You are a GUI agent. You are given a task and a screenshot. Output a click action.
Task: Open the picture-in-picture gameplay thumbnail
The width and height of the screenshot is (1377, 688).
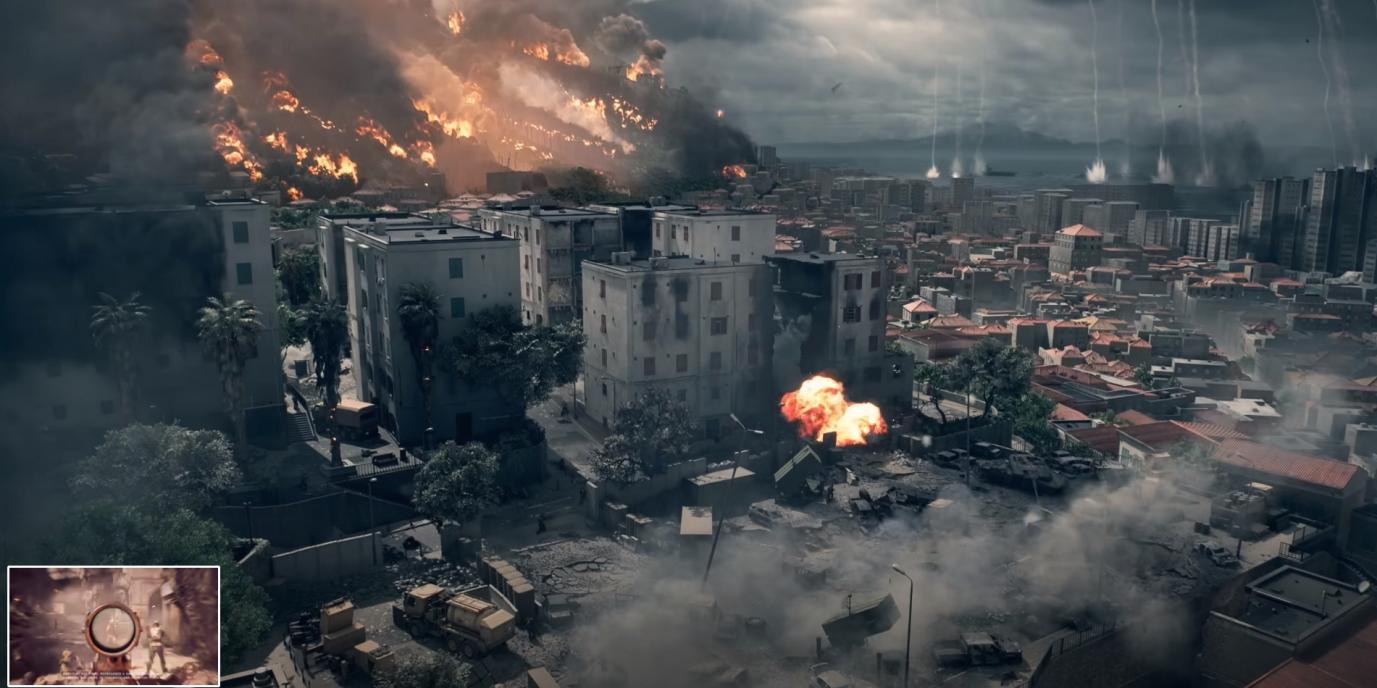click(113, 626)
